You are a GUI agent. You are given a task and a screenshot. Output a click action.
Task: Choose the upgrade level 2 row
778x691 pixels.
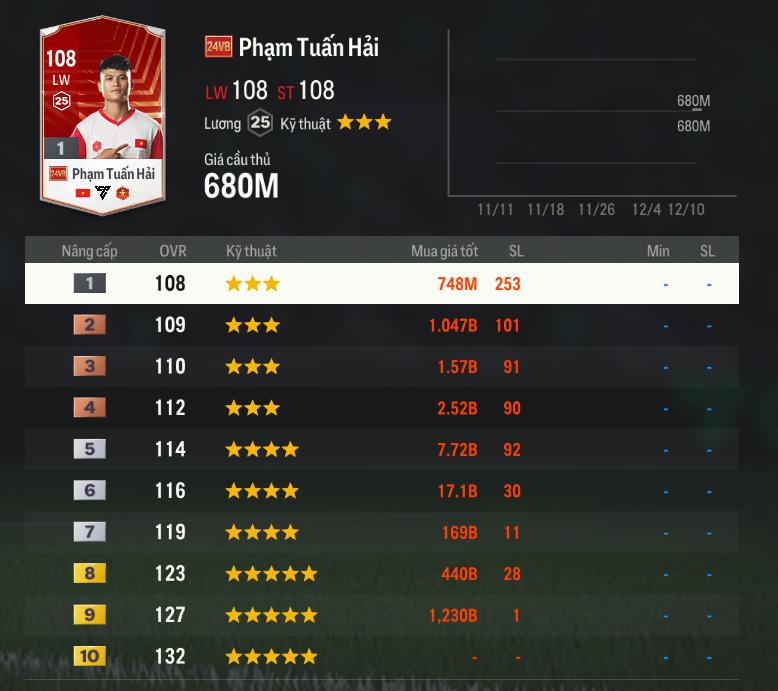(x=381, y=325)
